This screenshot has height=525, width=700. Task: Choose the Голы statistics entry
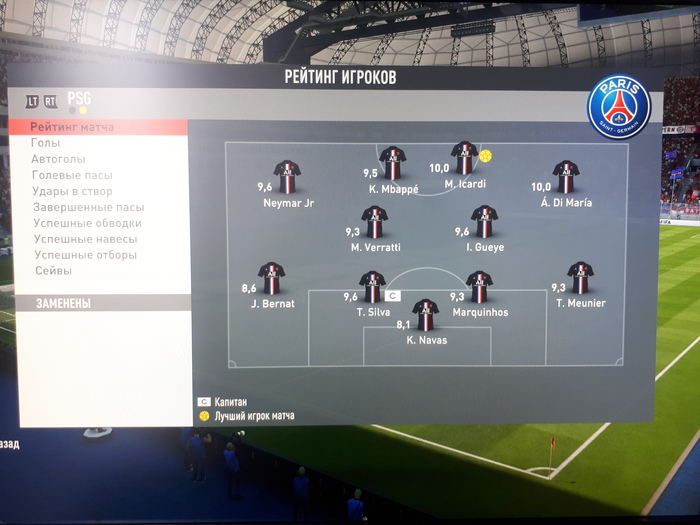(x=47, y=143)
